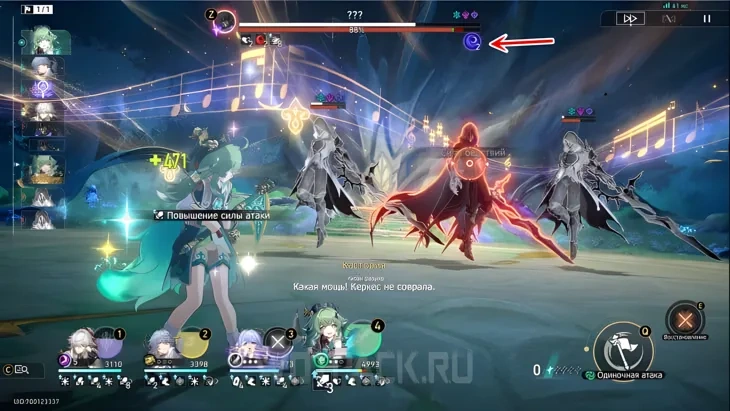Activate the "Восстановление" skill button
The image size is (730, 411).
[685, 320]
